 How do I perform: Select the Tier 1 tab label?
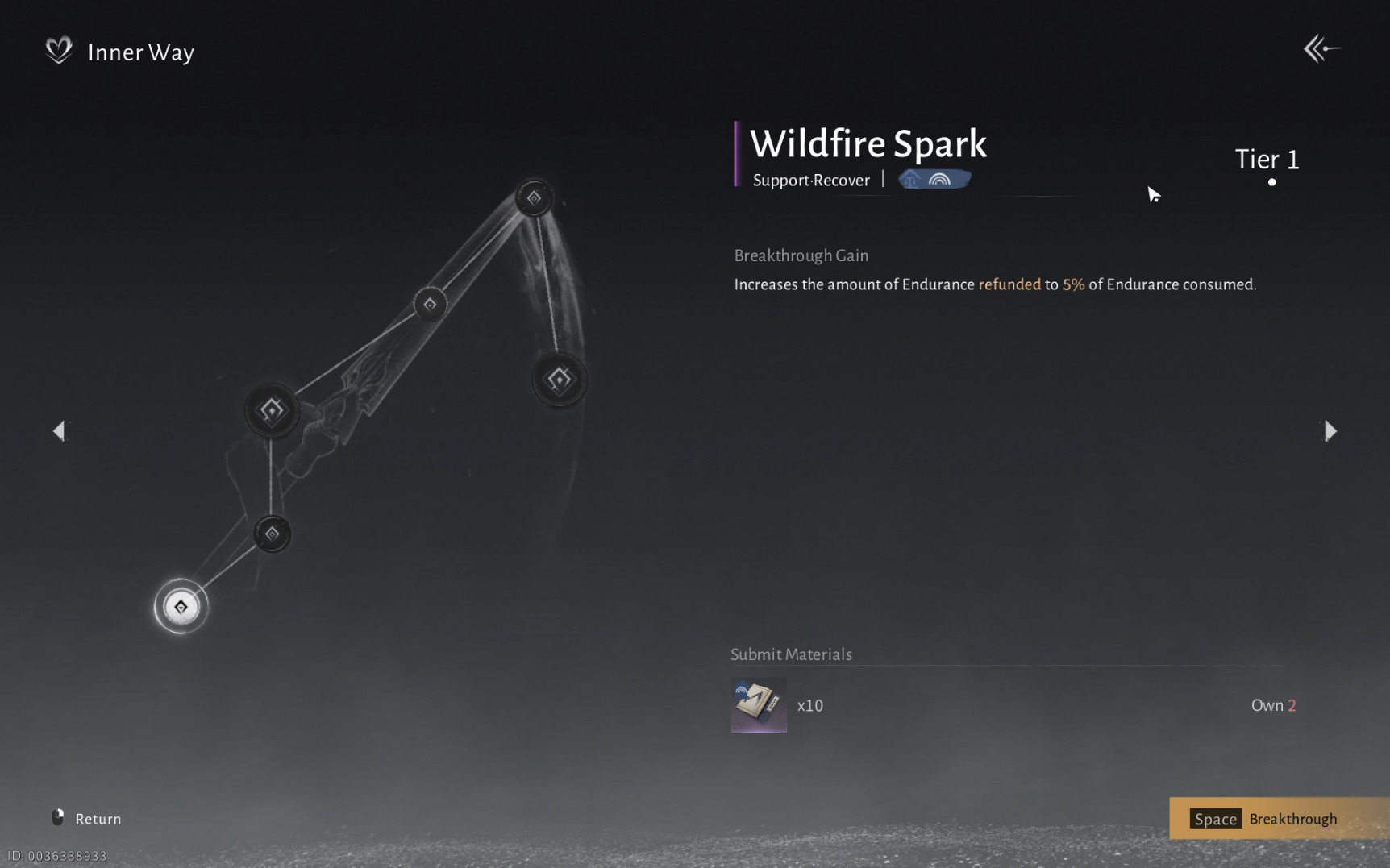tap(1266, 160)
